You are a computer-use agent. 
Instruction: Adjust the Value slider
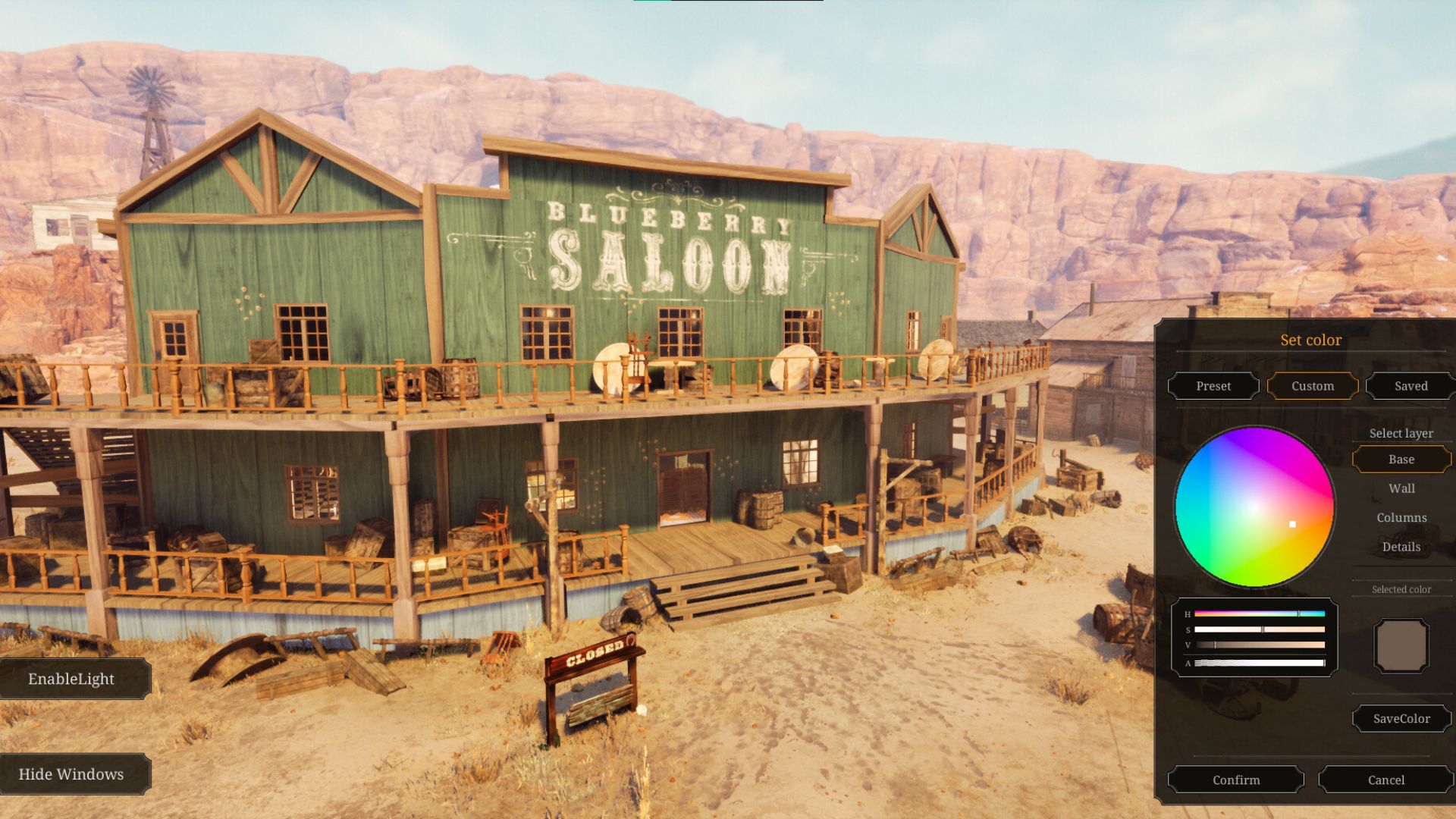[x=1259, y=645]
